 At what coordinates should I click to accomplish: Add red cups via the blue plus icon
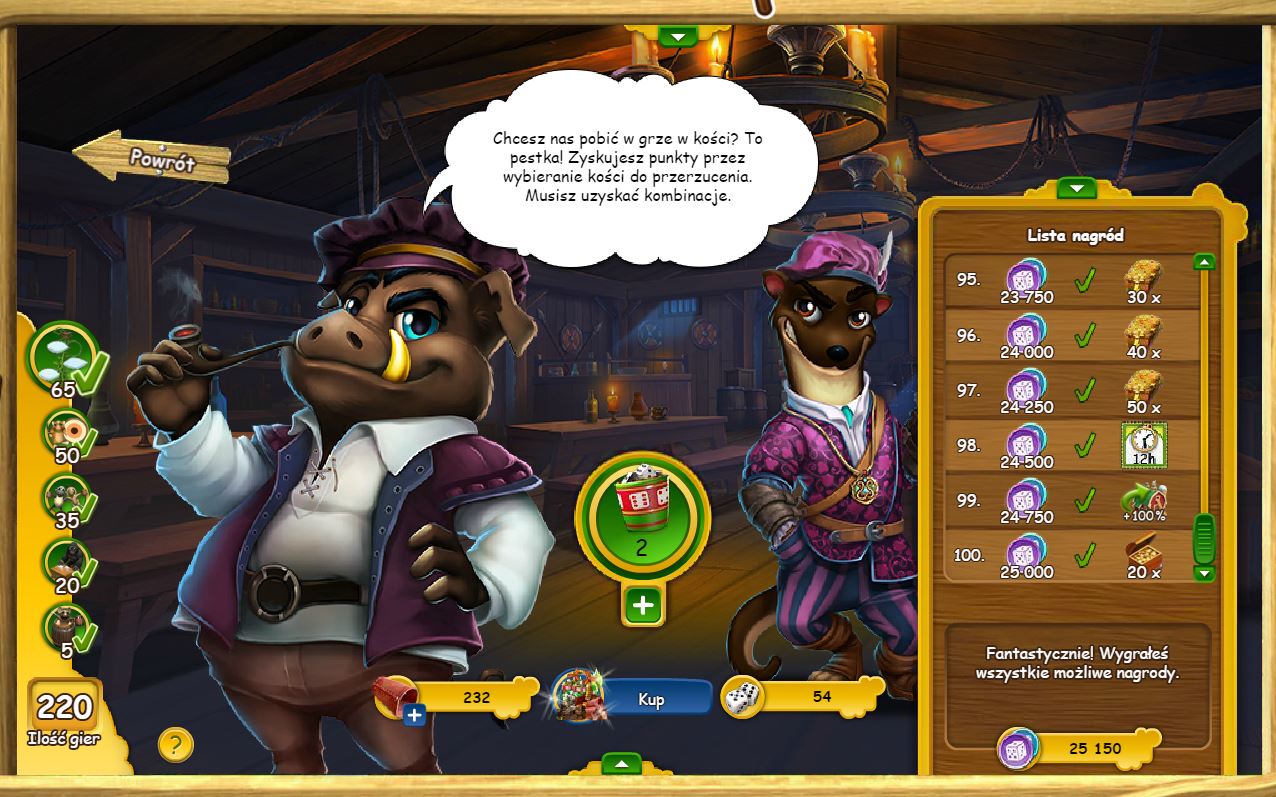click(415, 715)
